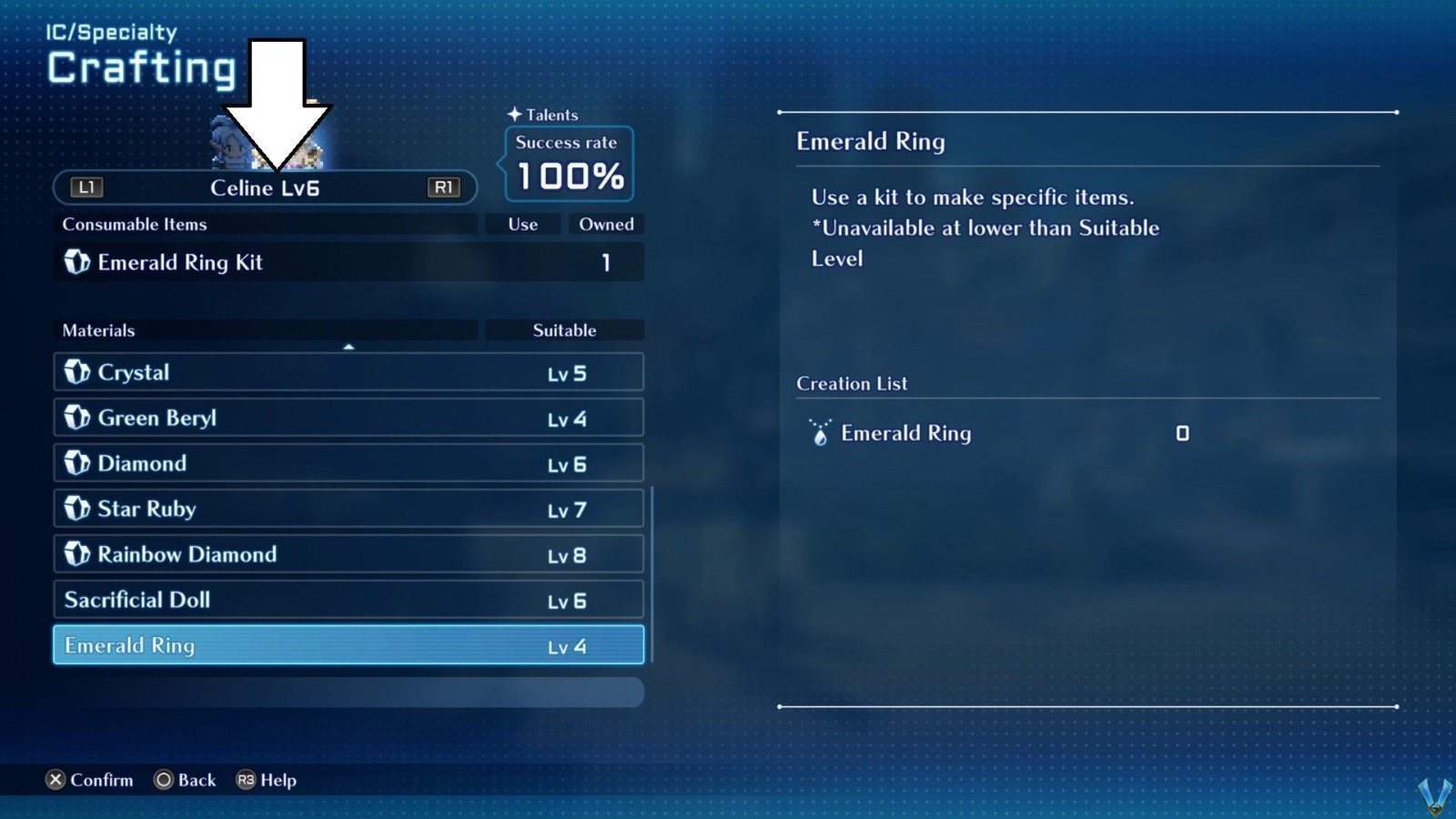This screenshot has height=819, width=1456.
Task: Open Help via the R3 option
Action: [x=266, y=780]
